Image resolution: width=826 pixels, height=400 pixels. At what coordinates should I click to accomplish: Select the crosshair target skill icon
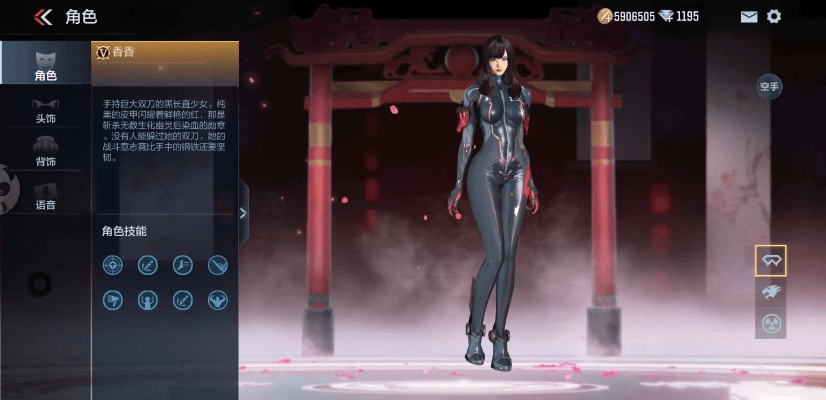(112, 265)
